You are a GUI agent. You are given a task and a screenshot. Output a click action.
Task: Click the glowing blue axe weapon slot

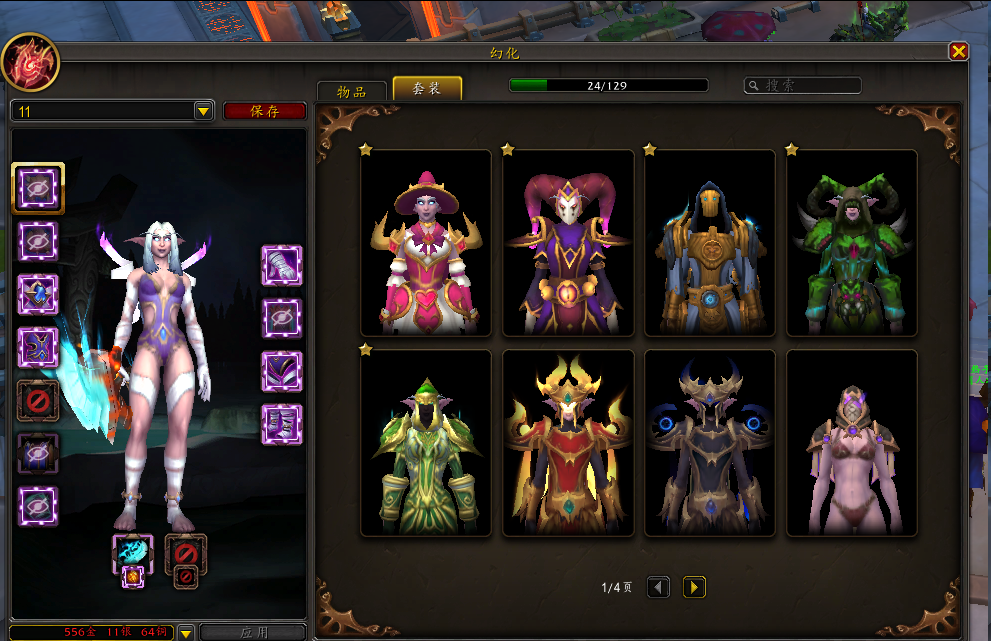click(x=132, y=552)
